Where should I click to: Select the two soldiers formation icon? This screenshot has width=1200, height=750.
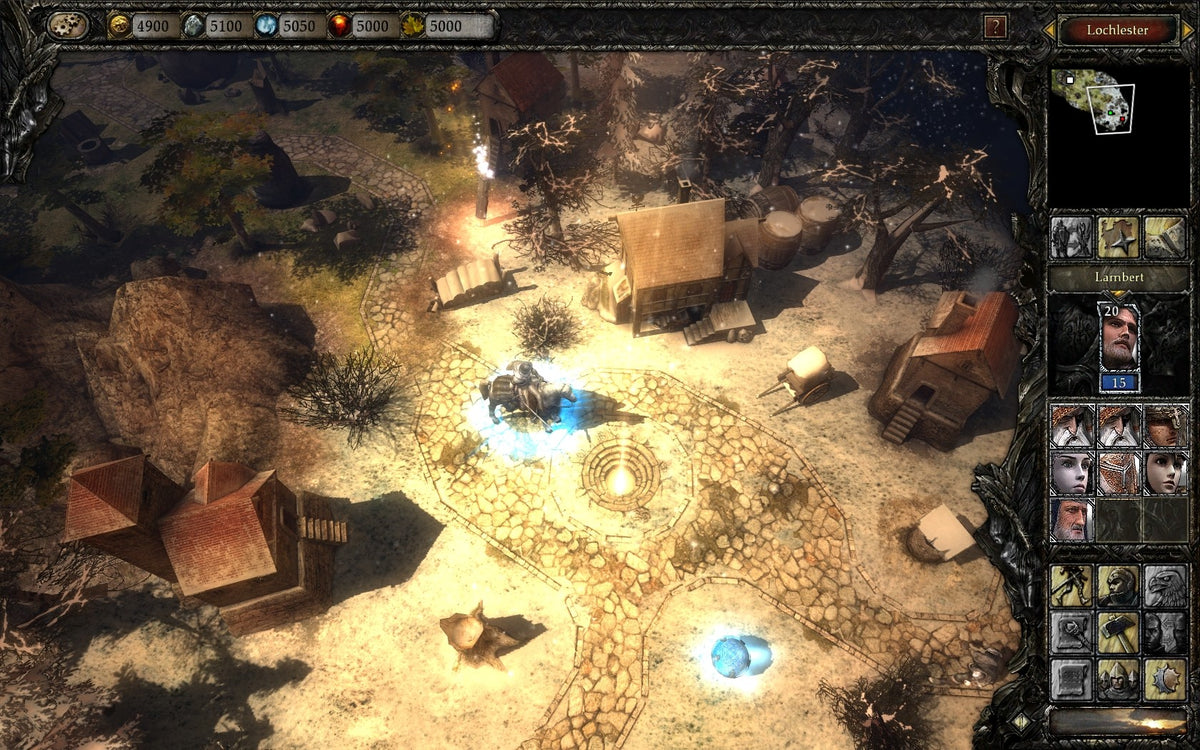1070,237
